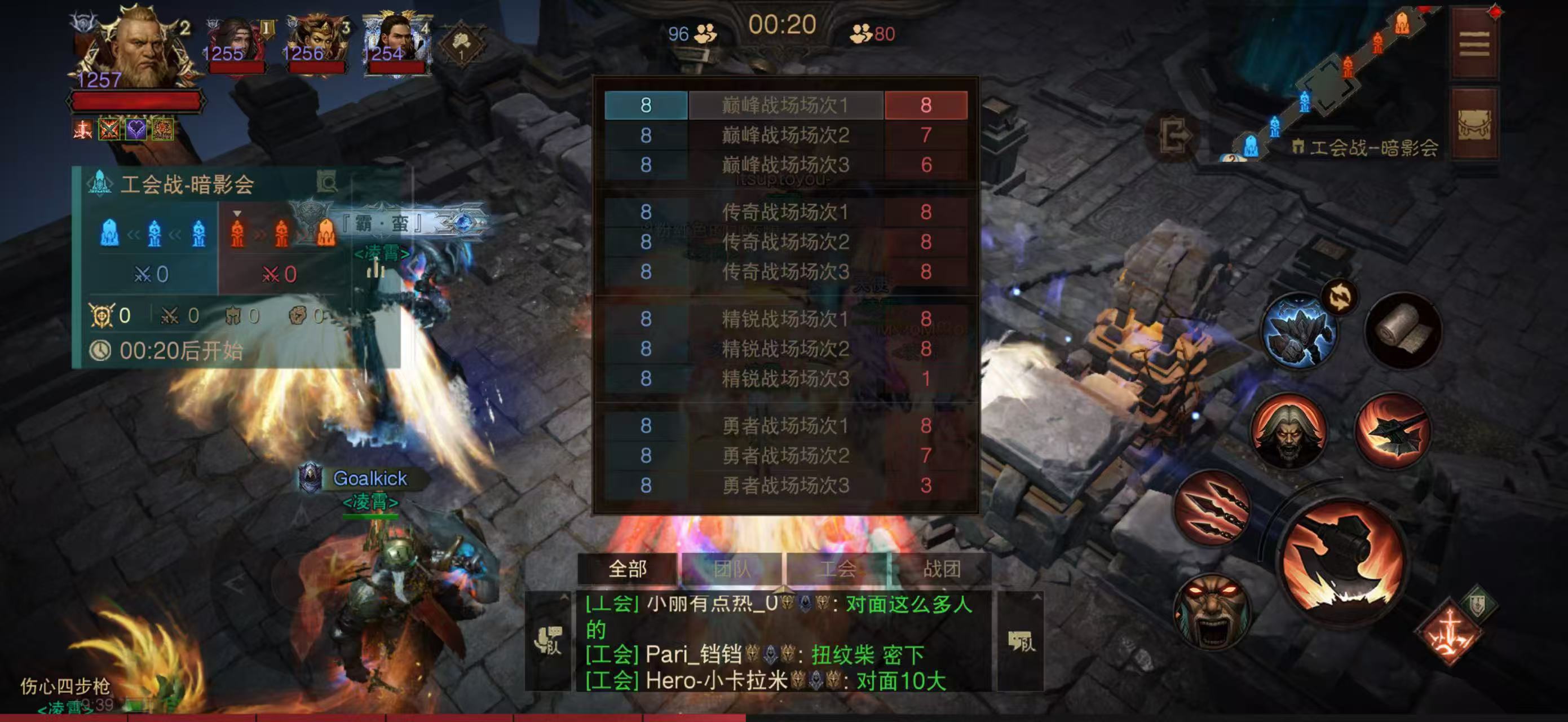
Task: Switch to the 全部 chat tab
Action: [x=627, y=569]
